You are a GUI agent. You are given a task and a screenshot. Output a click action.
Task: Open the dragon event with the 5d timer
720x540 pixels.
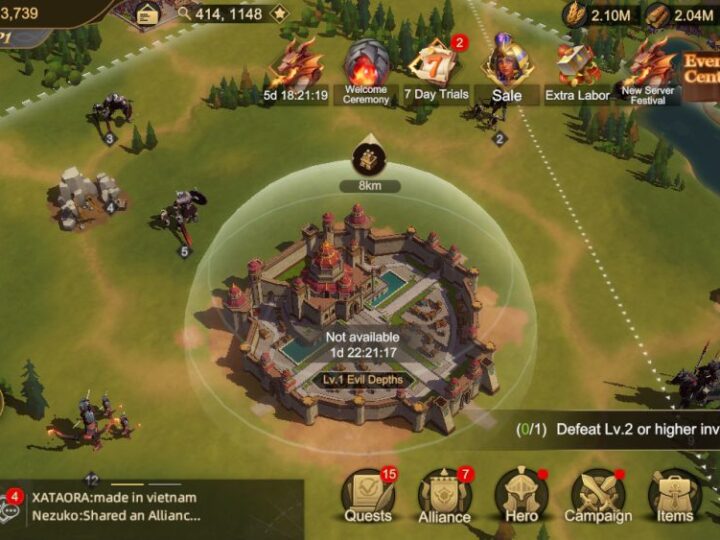[295, 70]
